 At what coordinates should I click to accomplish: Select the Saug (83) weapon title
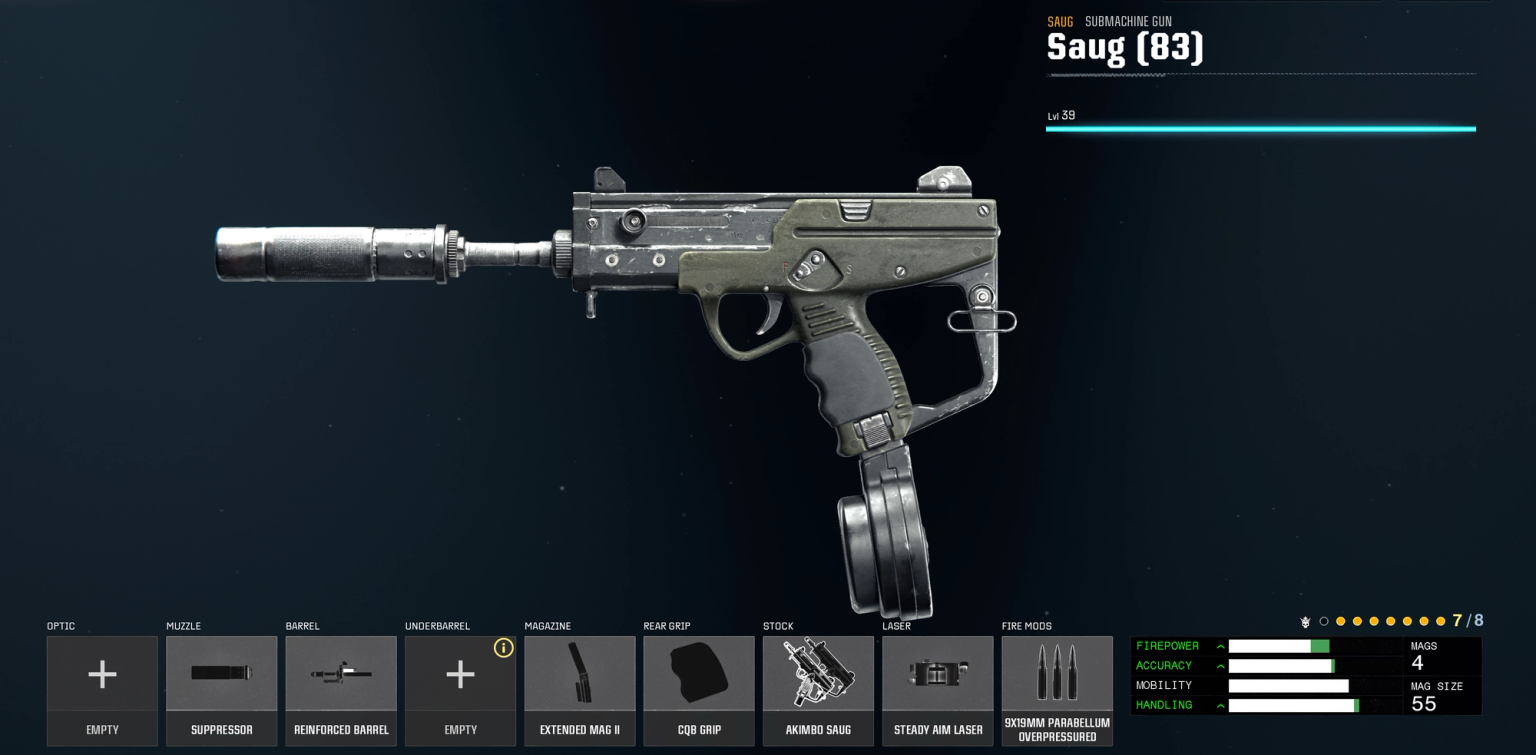tap(1125, 45)
